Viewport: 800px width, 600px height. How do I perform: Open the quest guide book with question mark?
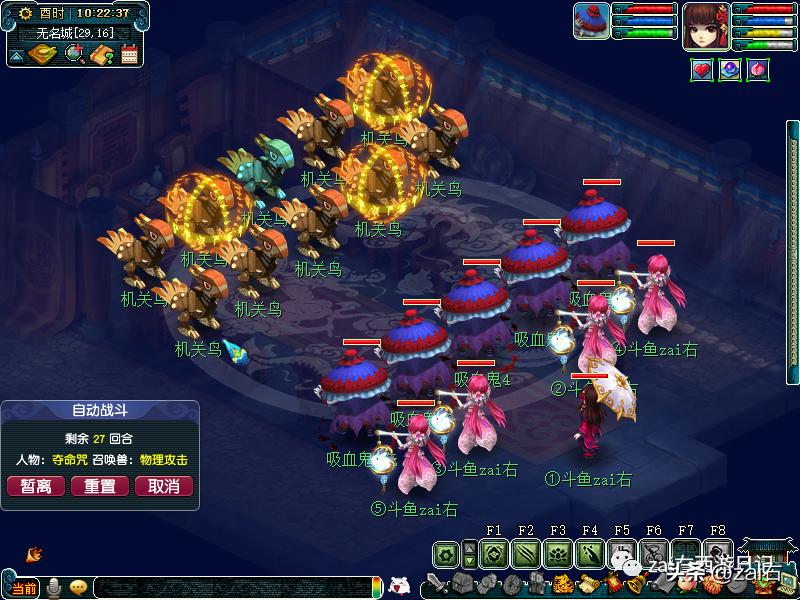pyautogui.click(x=101, y=54)
